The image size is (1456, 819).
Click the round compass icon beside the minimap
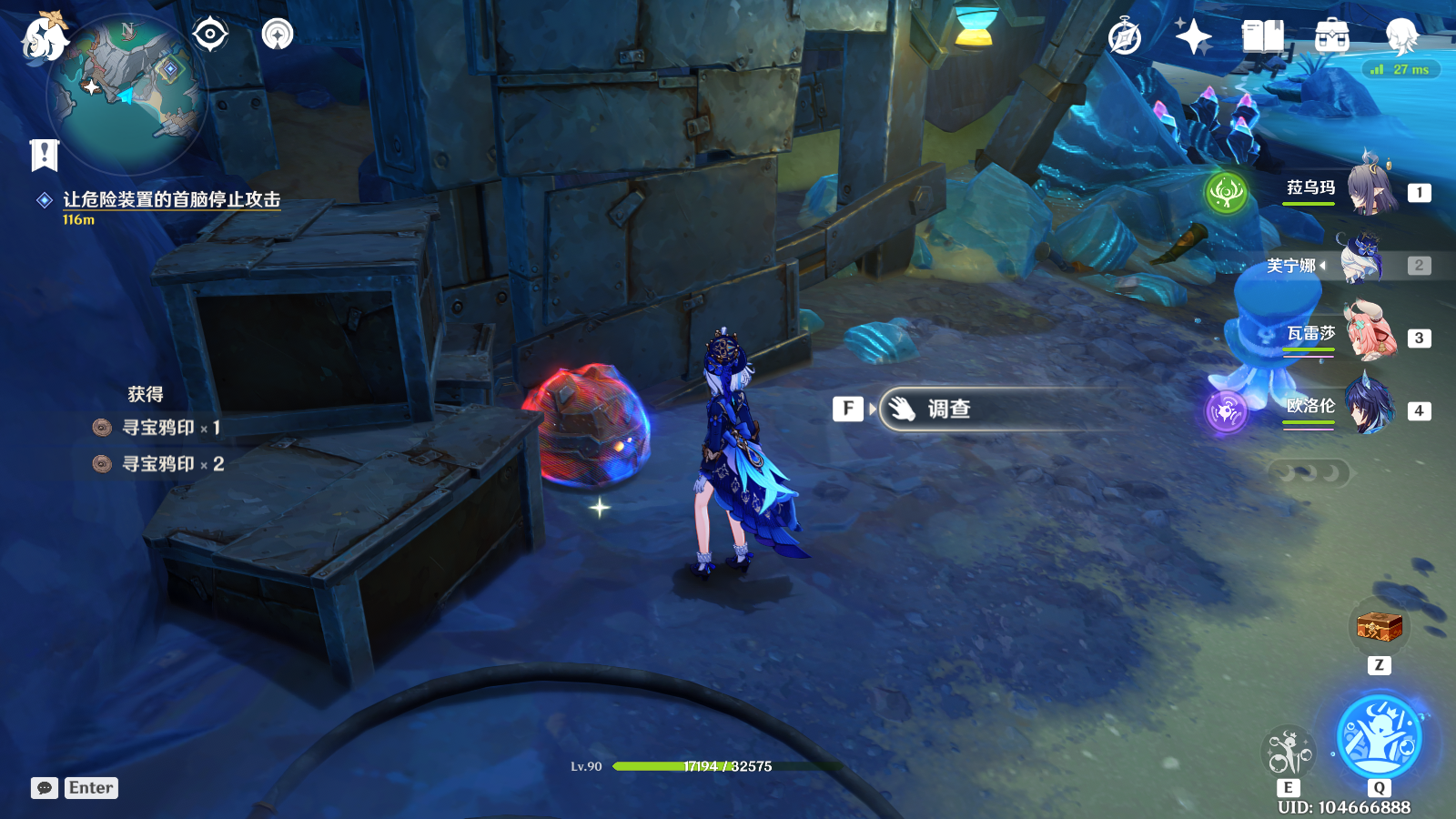pyautogui.click(x=278, y=35)
